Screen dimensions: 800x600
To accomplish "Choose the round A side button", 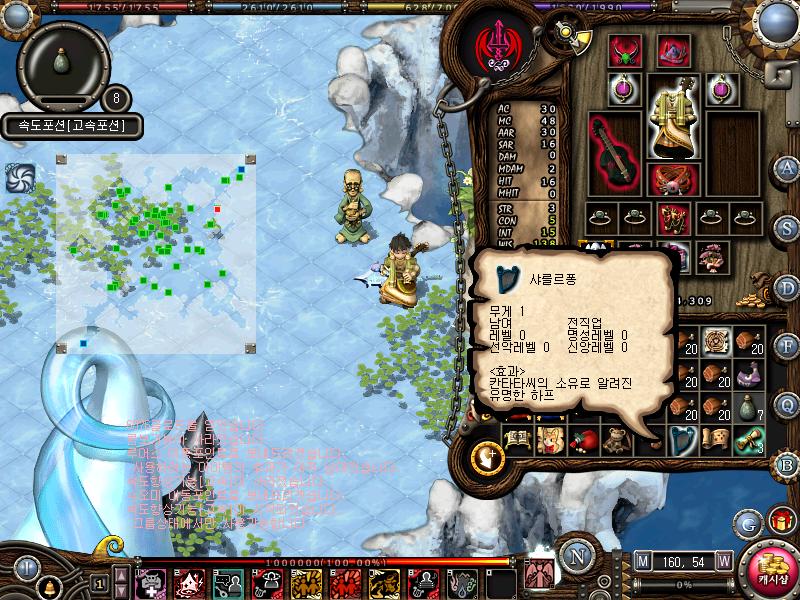I will 787,167.
